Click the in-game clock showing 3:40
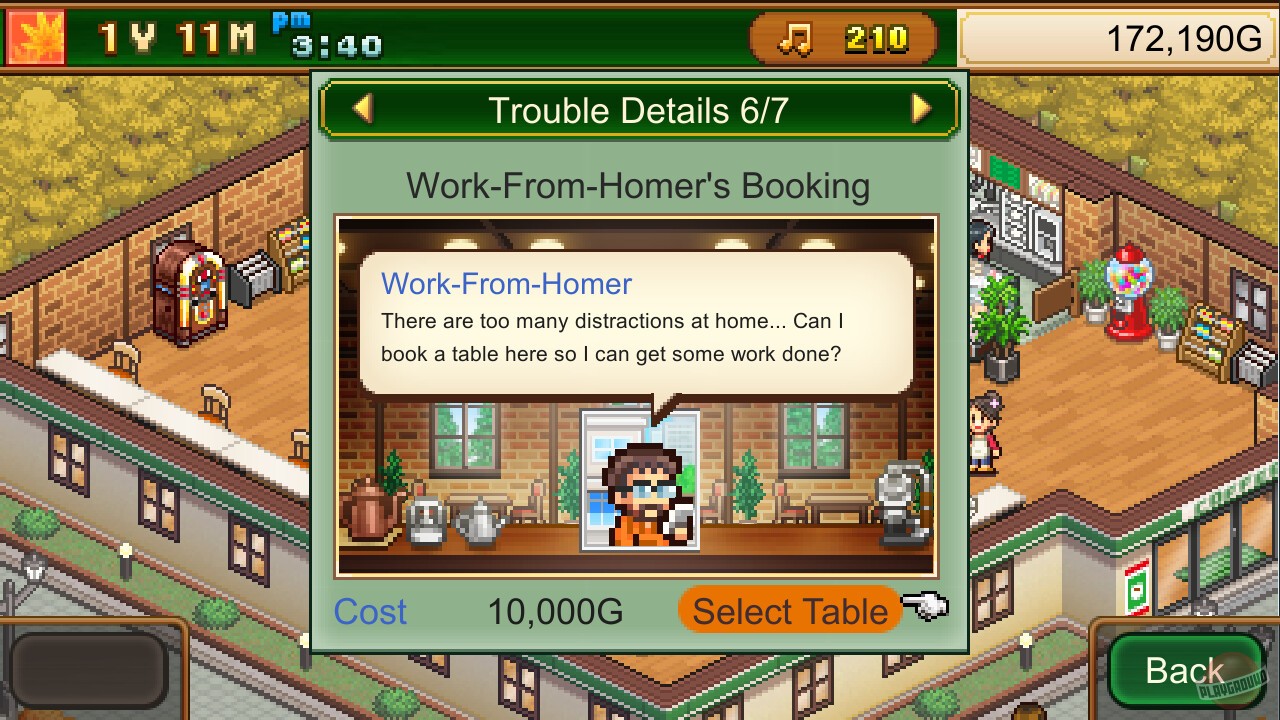 [x=338, y=46]
